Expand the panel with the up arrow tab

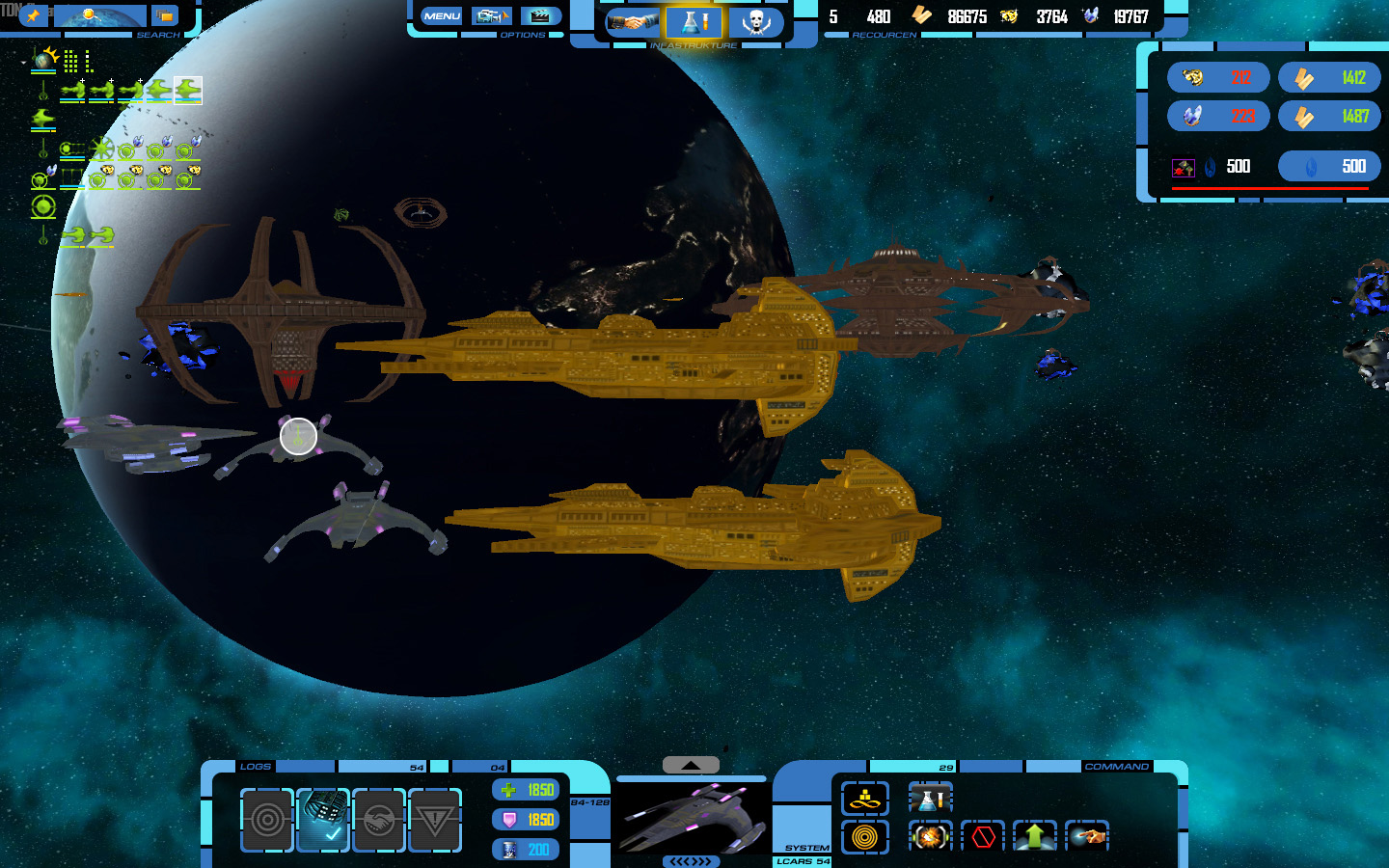[691, 765]
